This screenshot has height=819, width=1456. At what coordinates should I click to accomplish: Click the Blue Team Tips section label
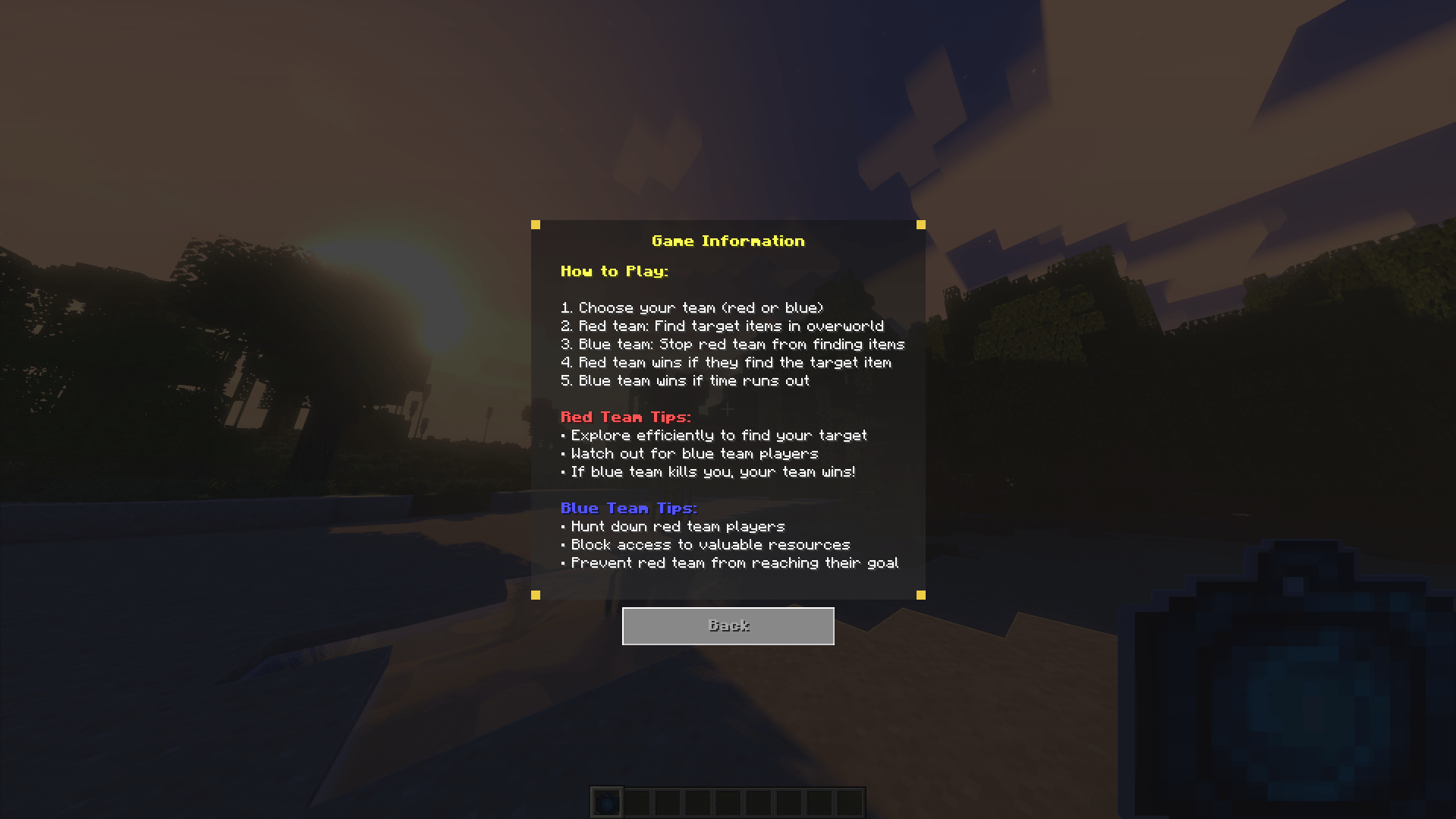[x=628, y=508]
